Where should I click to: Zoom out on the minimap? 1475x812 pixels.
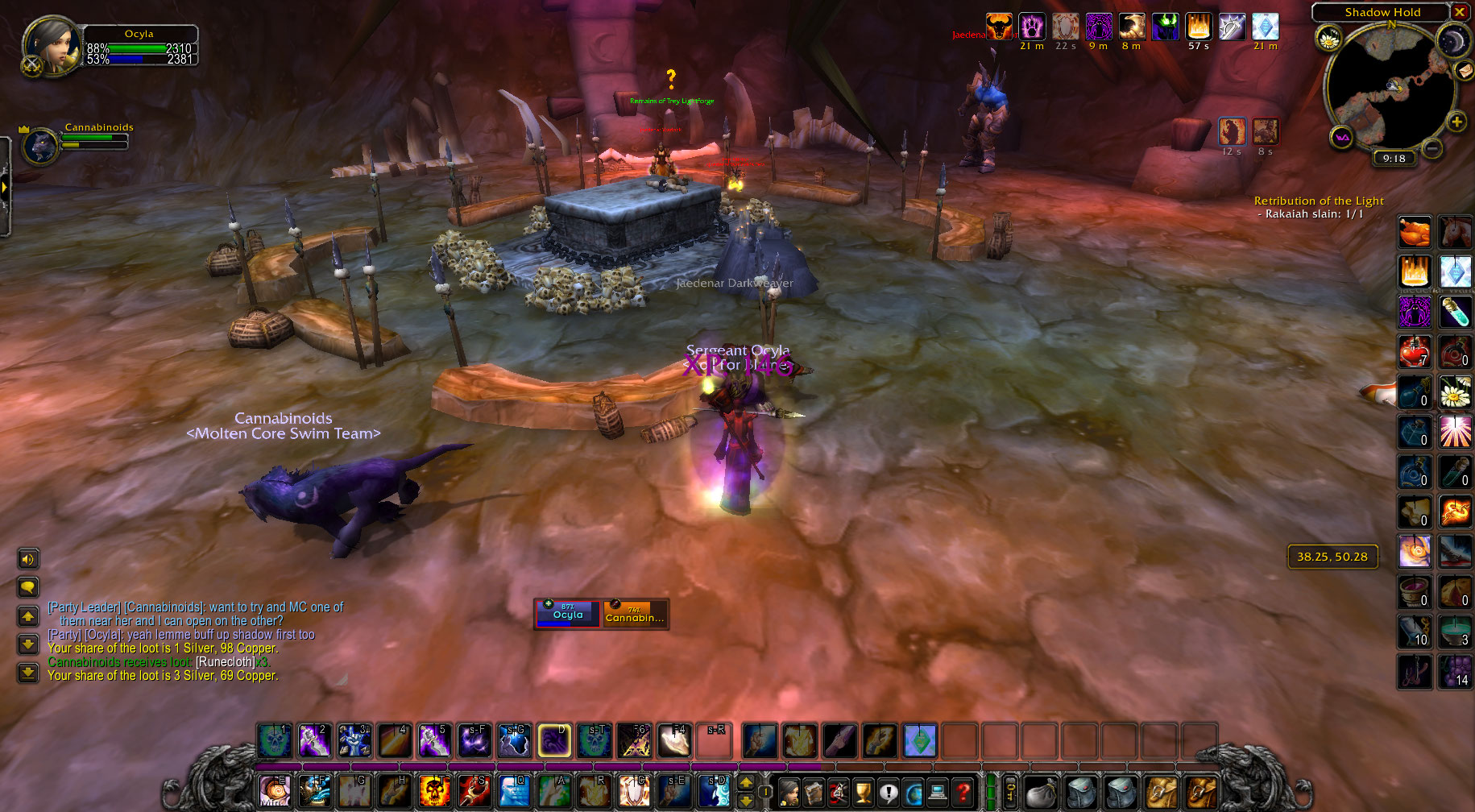click(x=1431, y=148)
